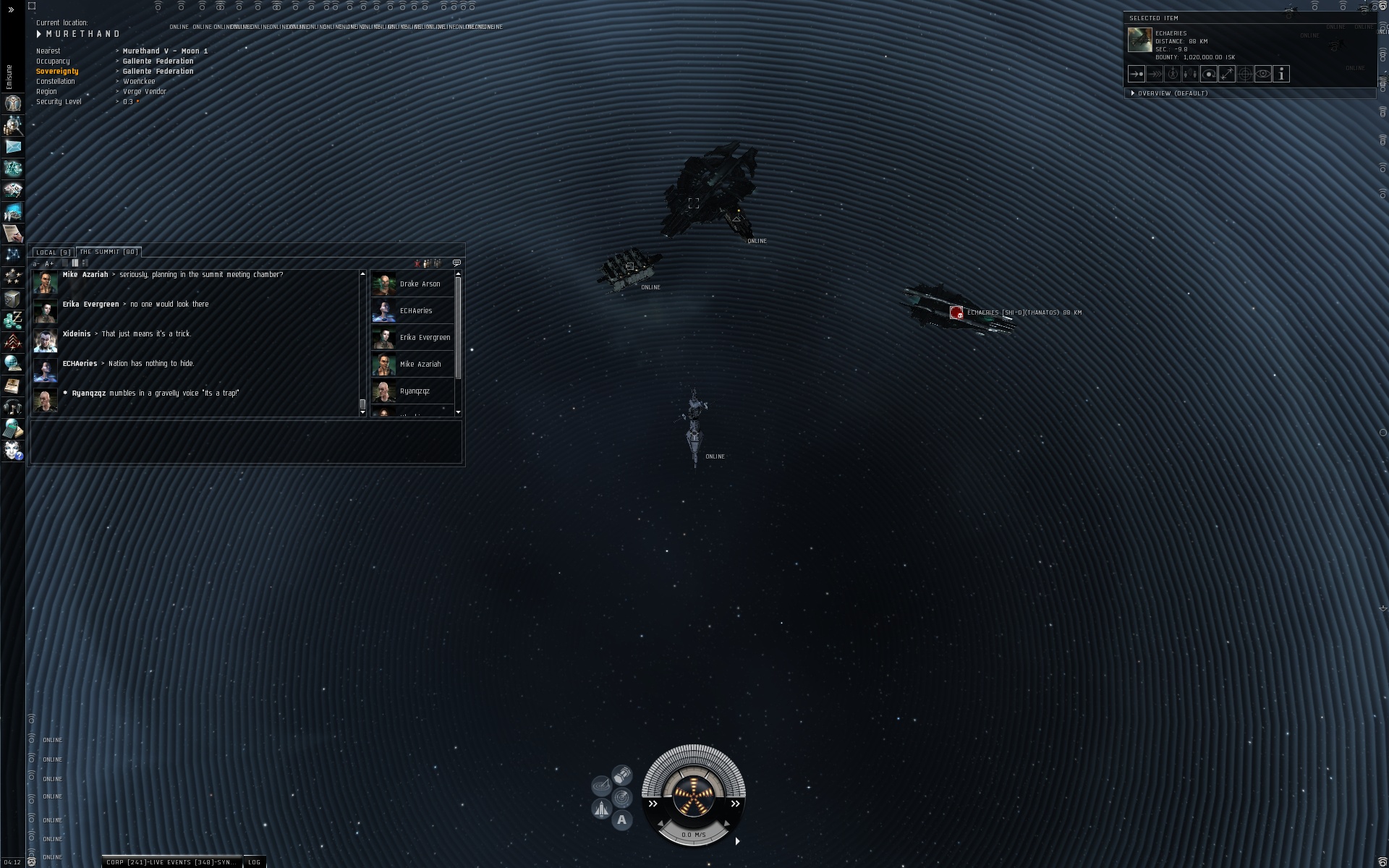Show info for ECHAeries
Viewport: 1389px width, 868px height.
1281,74
